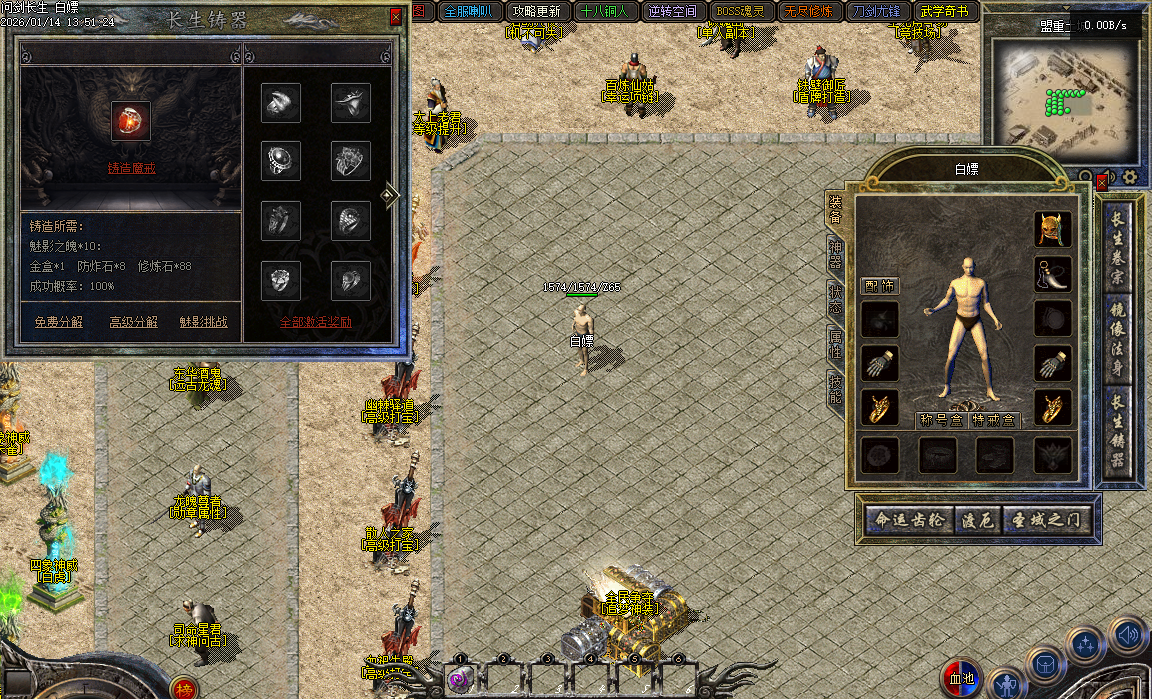Select the equipped golden helmet slot

click(x=1052, y=229)
